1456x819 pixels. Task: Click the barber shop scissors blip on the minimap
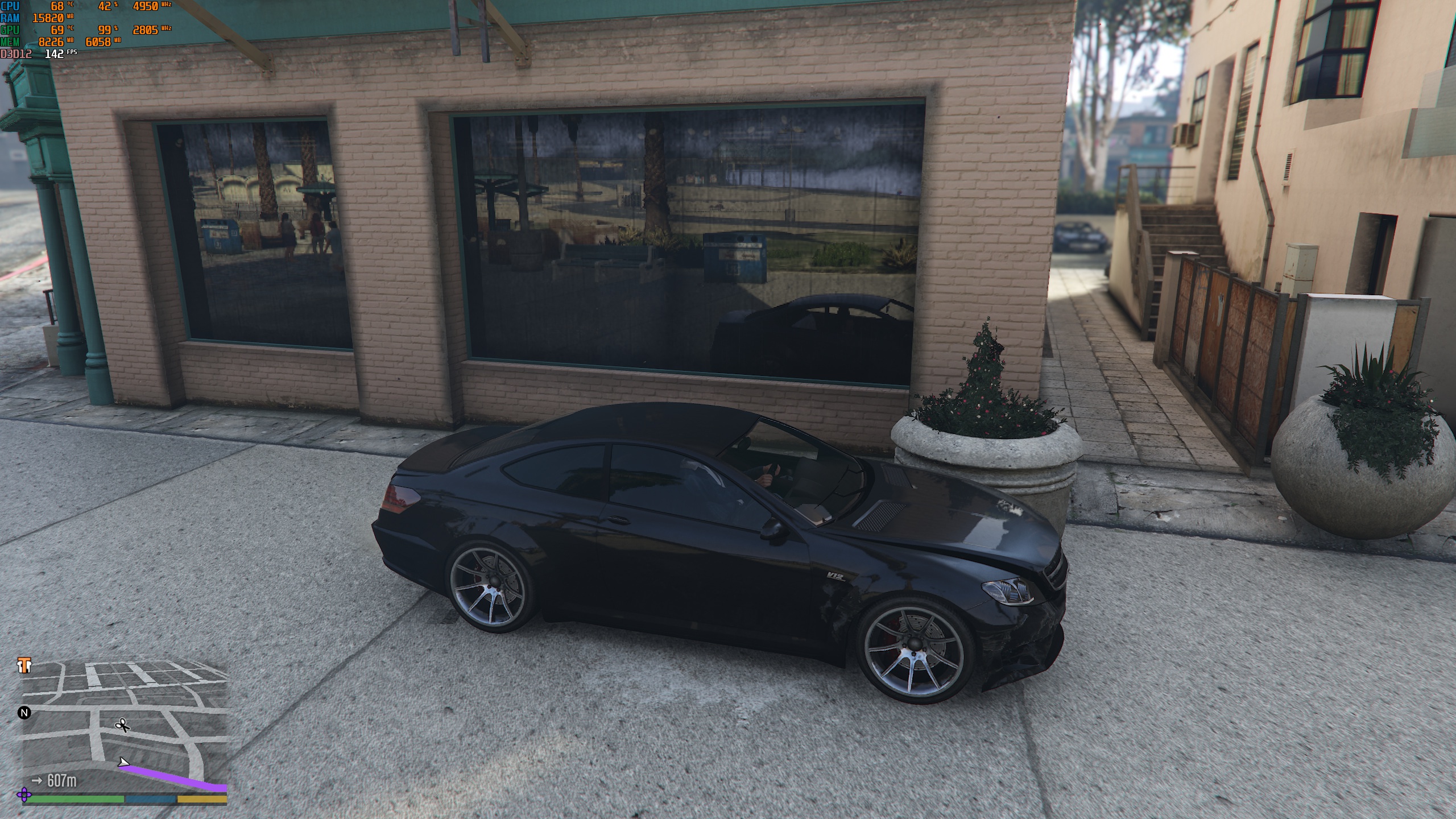122,725
